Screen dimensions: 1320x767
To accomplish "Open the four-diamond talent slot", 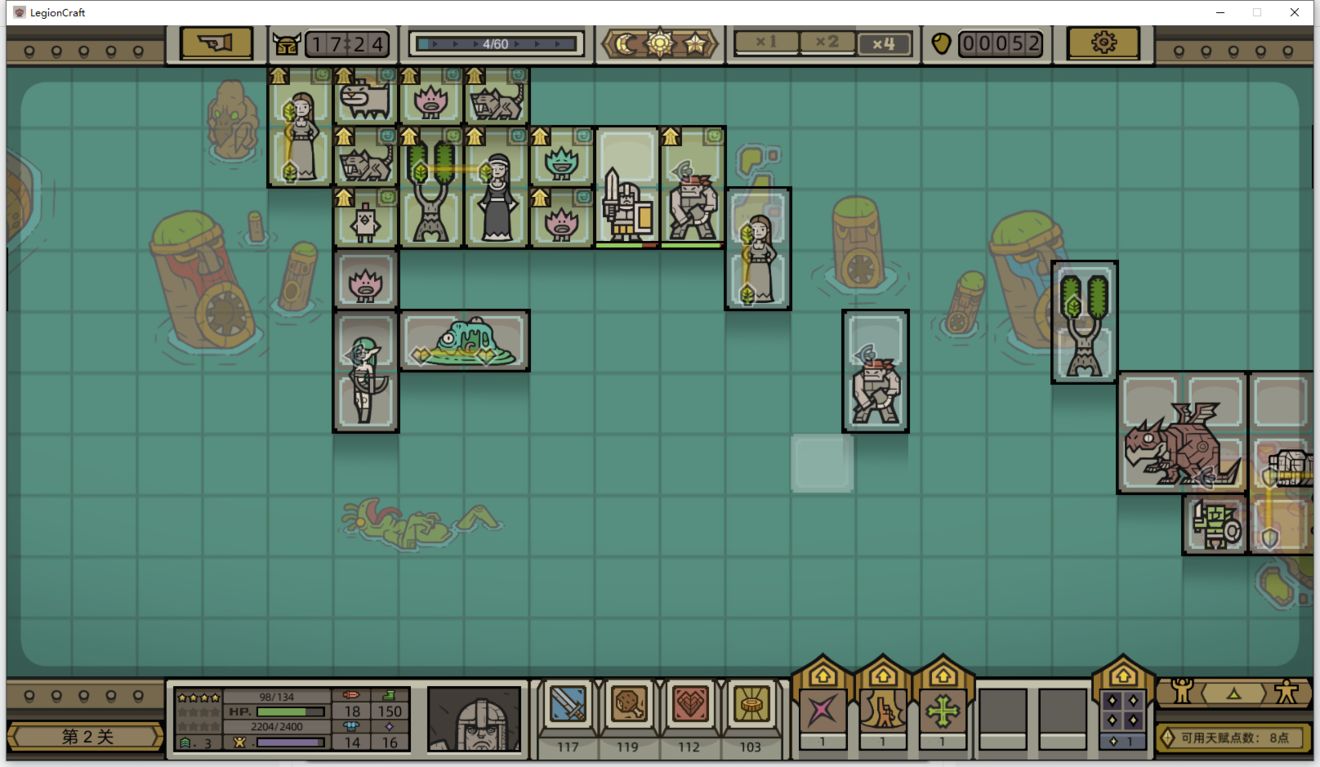I will 1122,711.
